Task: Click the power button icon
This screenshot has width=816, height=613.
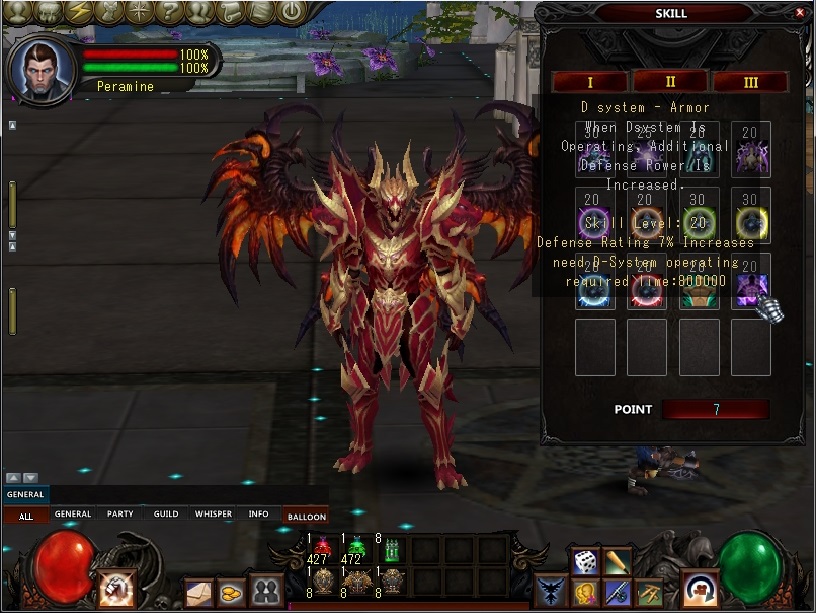Action: [x=291, y=12]
